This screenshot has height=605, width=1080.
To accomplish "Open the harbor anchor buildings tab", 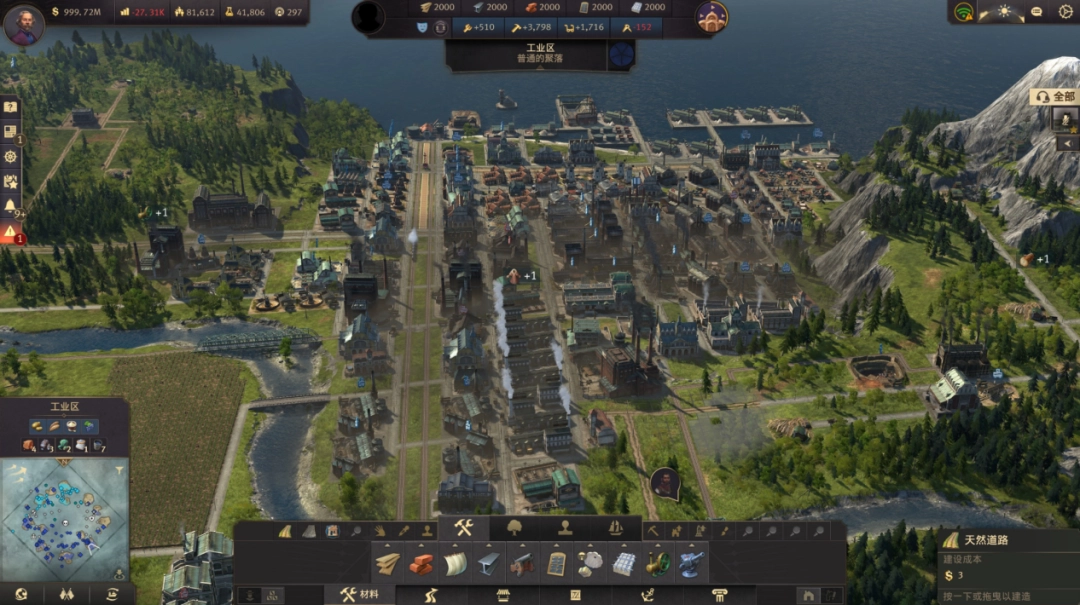I will click(x=647, y=595).
